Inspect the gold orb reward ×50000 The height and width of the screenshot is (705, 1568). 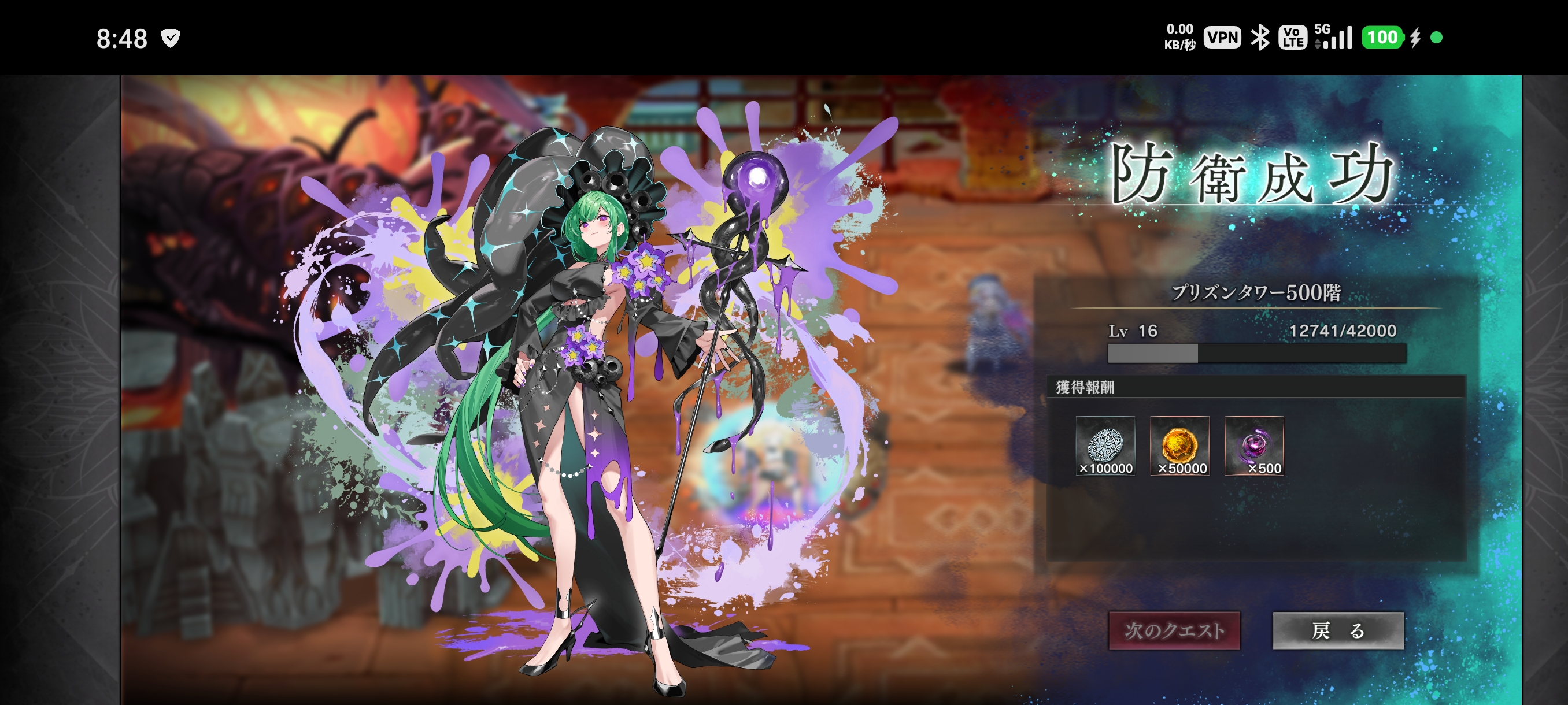pyautogui.click(x=1179, y=446)
